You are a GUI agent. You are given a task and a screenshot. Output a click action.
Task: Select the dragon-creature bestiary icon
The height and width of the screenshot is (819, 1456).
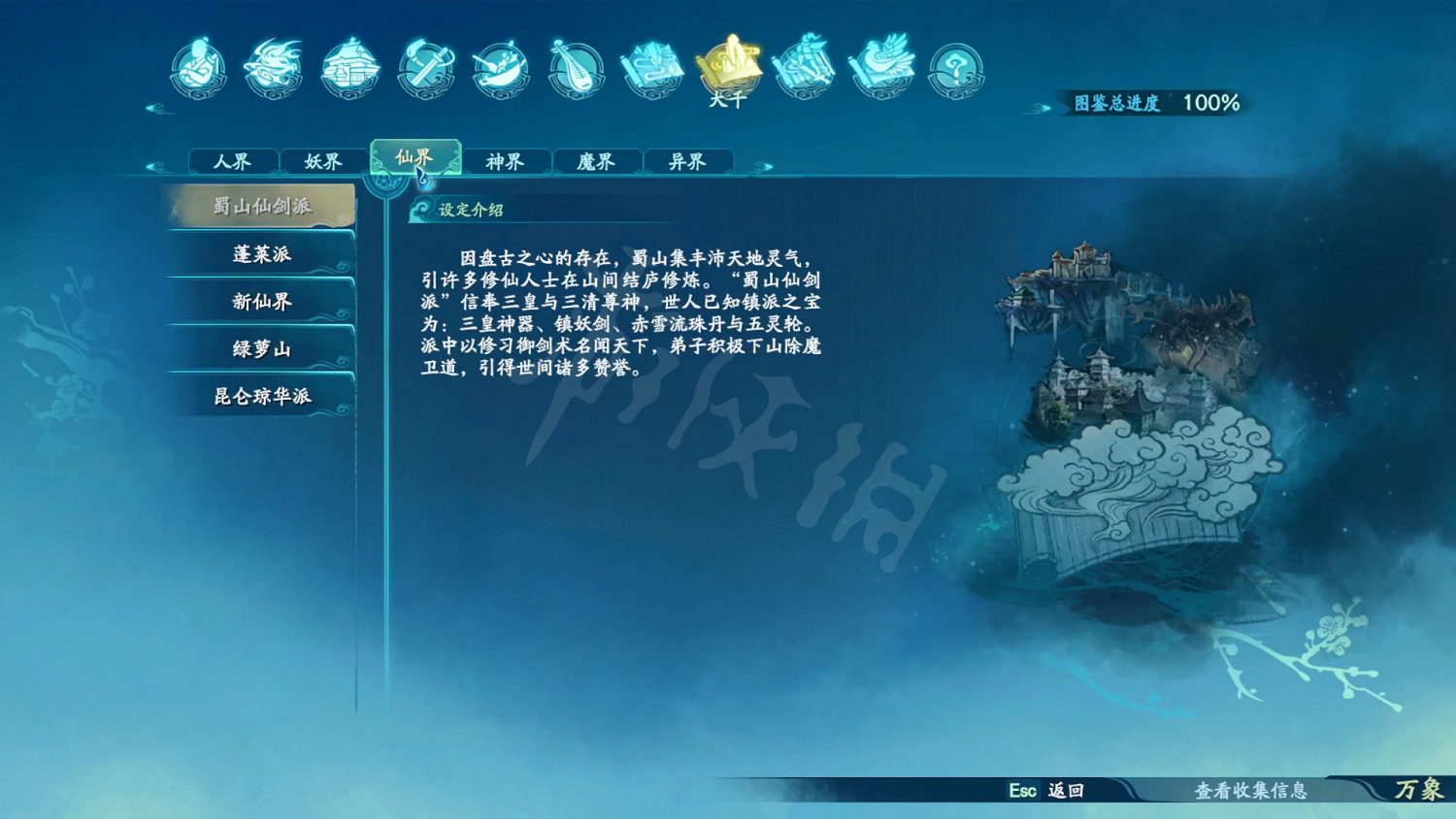[275, 68]
